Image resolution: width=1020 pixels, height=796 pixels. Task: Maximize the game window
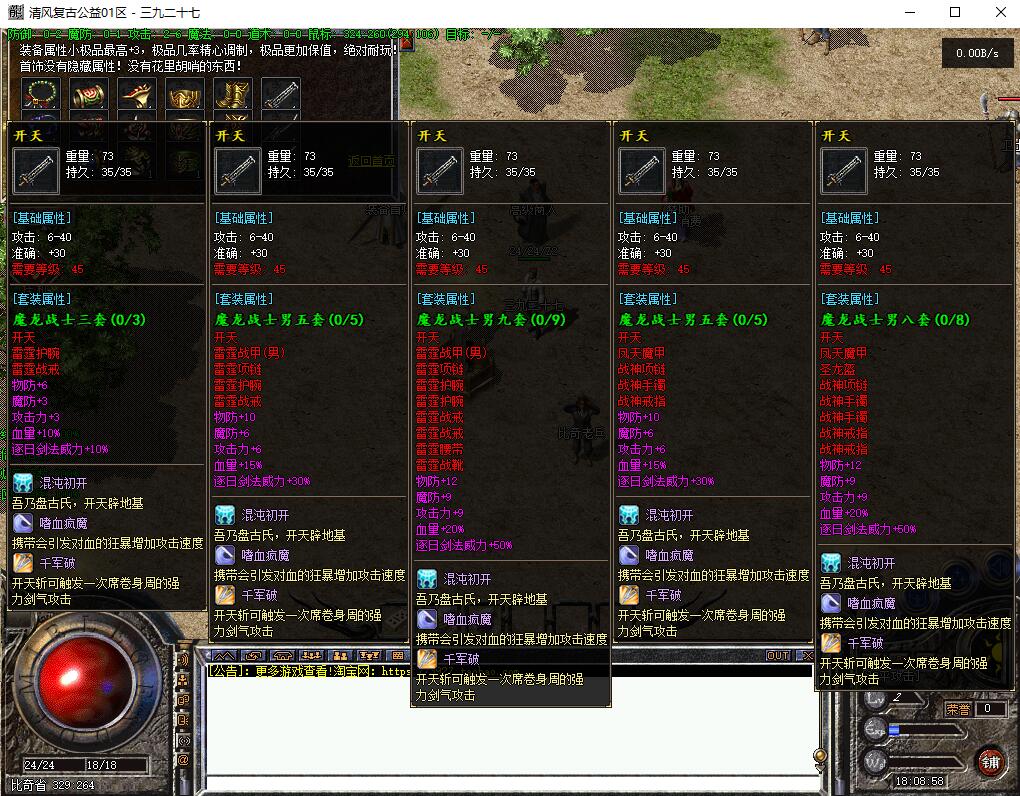[954, 13]
